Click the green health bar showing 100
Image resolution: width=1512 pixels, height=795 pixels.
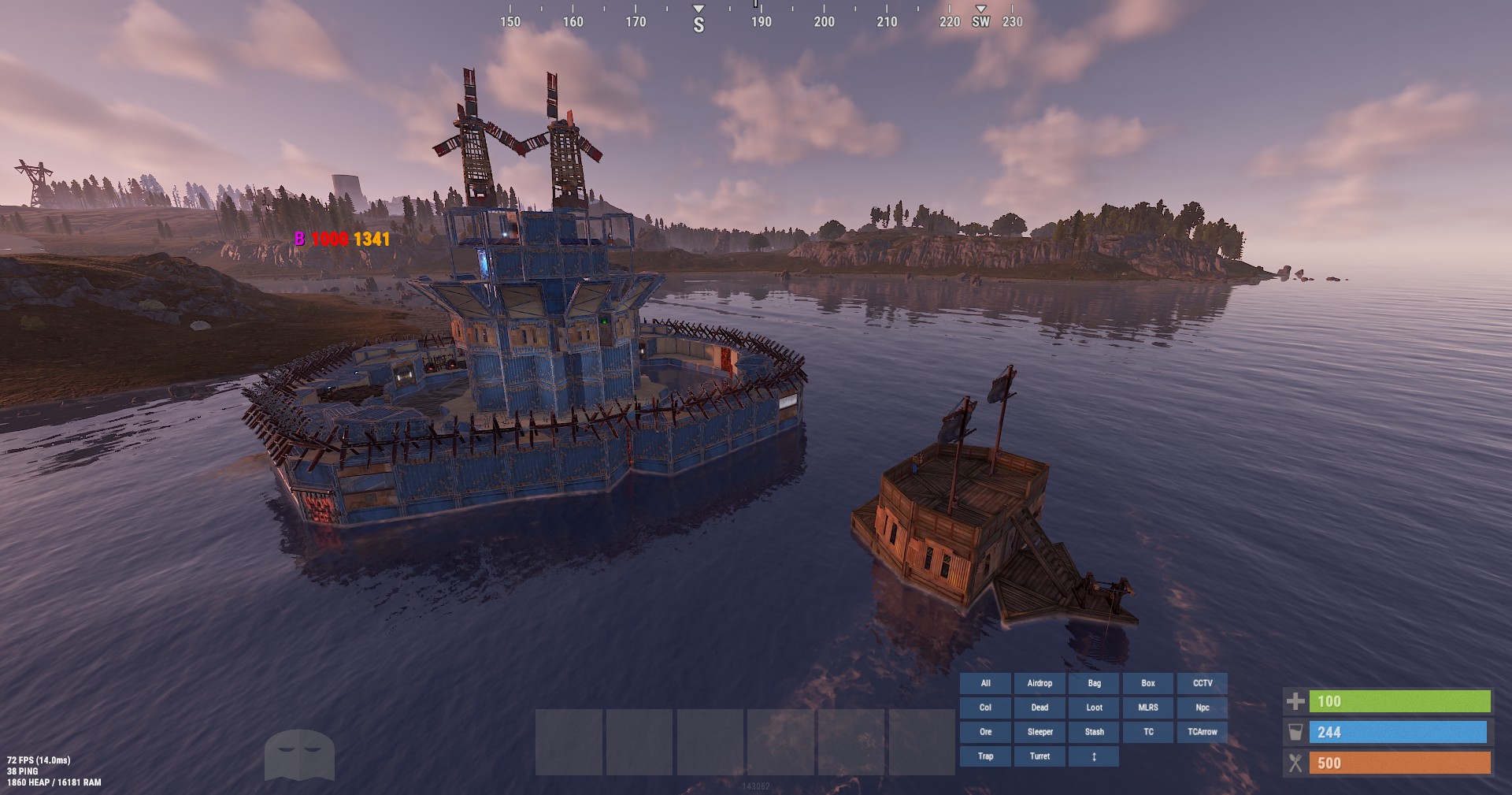pyautogui.click(x=1398, y=700)
